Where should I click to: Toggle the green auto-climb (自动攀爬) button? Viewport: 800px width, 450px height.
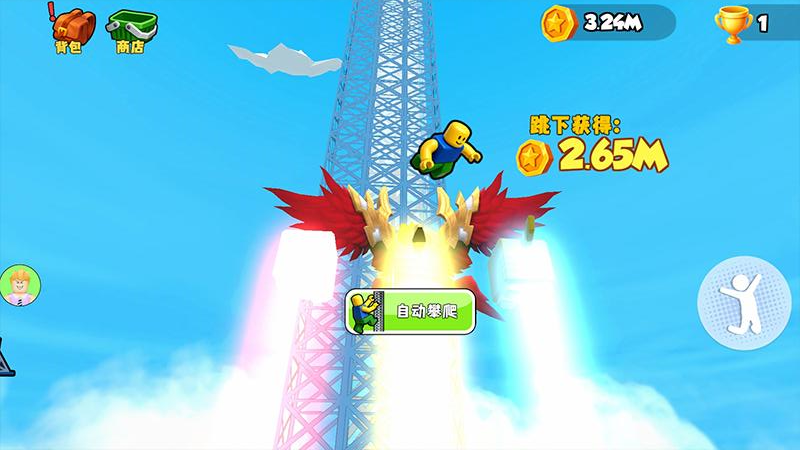(x=410, y=312)
